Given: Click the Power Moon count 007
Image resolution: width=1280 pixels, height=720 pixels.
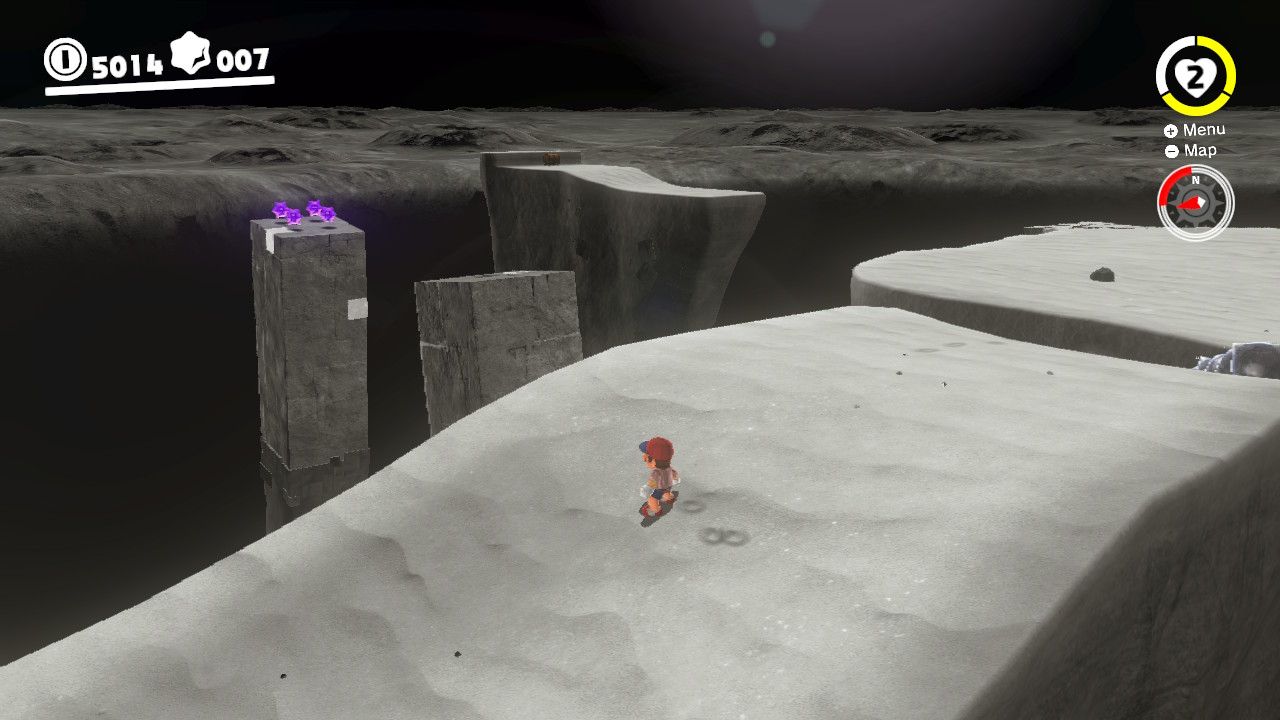Looking at the screenshot, I should pos(244,60).
